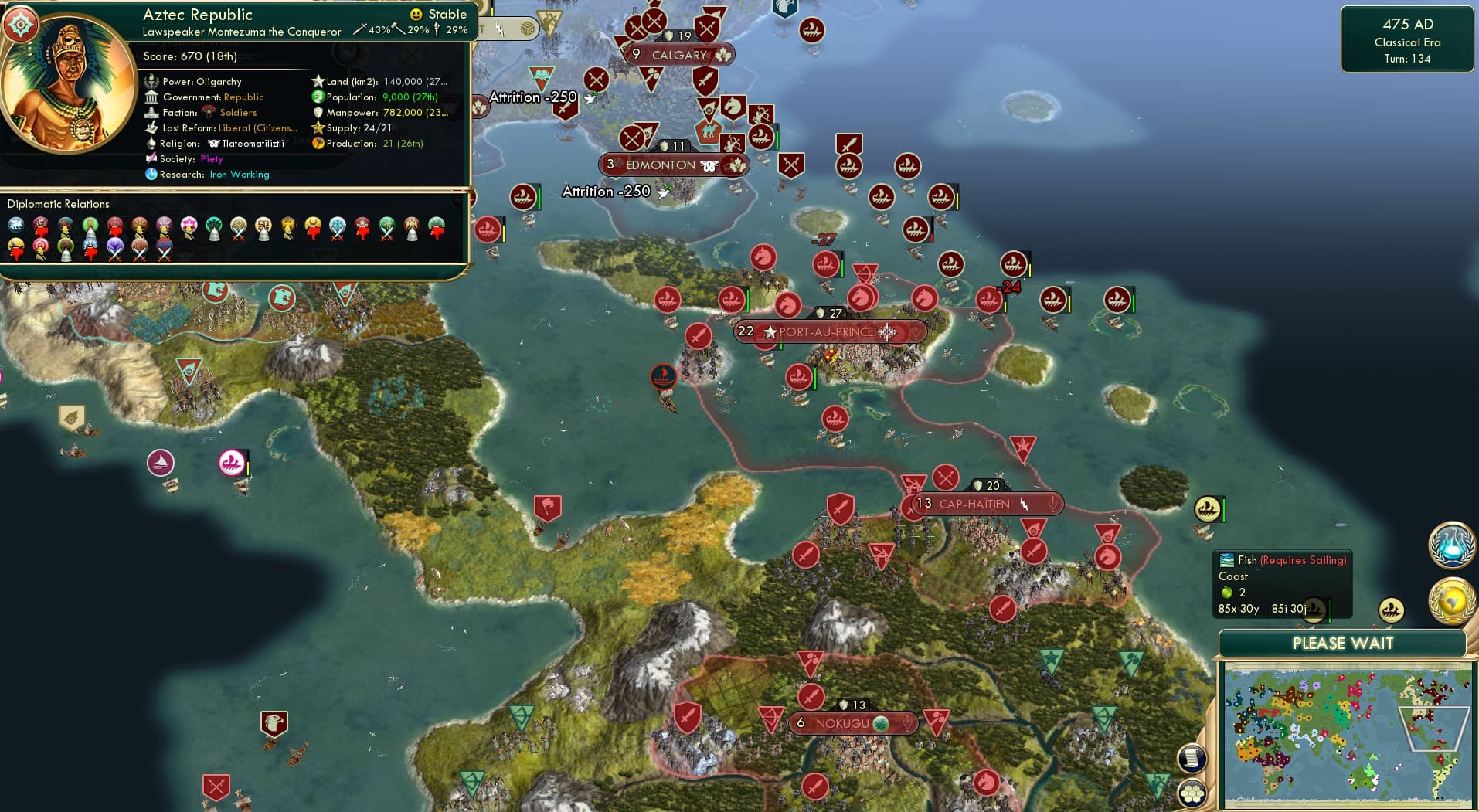The image size is (1479, 812).
Task: Open the Social Policies screen via the blue laurel icon
Action: [1456, 545]
